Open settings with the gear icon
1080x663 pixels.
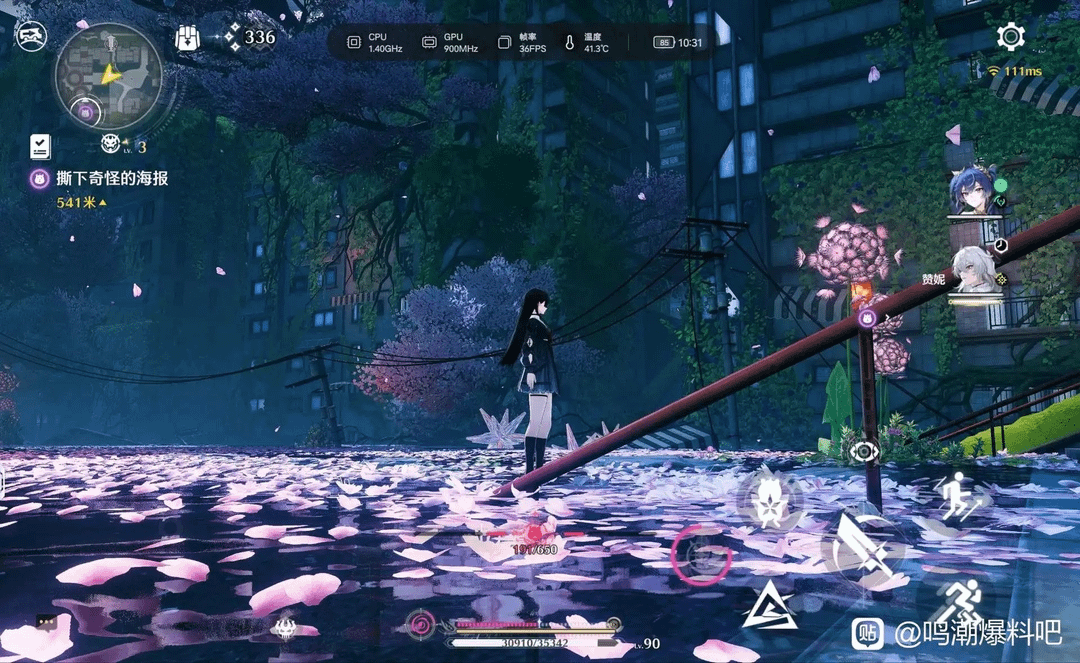(1011, 38)
